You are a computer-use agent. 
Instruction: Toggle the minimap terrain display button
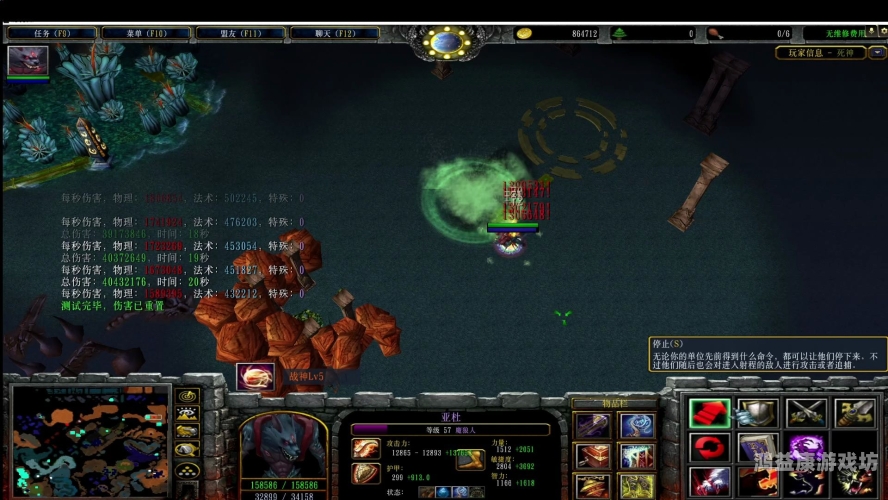186,413
